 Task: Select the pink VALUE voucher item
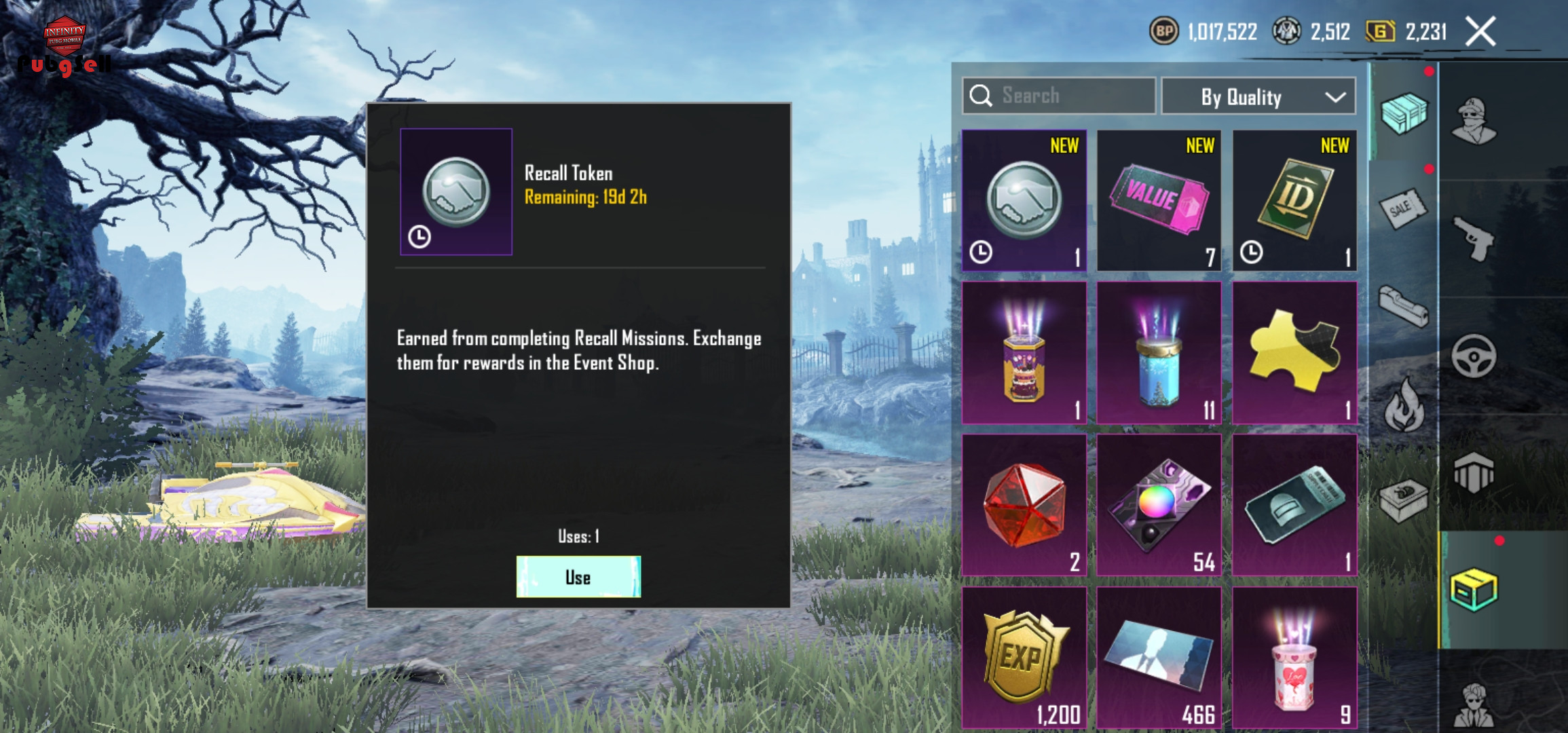[1159, 201]
